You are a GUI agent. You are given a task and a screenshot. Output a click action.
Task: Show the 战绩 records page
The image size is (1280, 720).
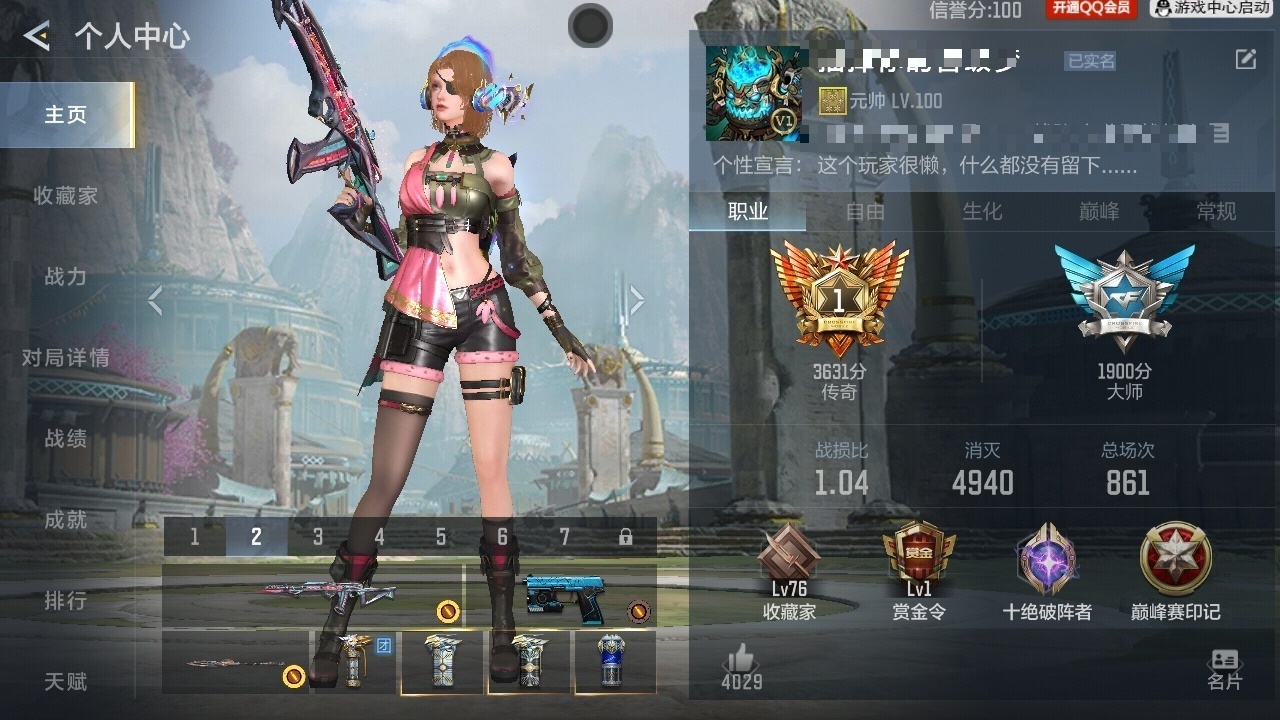click(x=66, y=439)
